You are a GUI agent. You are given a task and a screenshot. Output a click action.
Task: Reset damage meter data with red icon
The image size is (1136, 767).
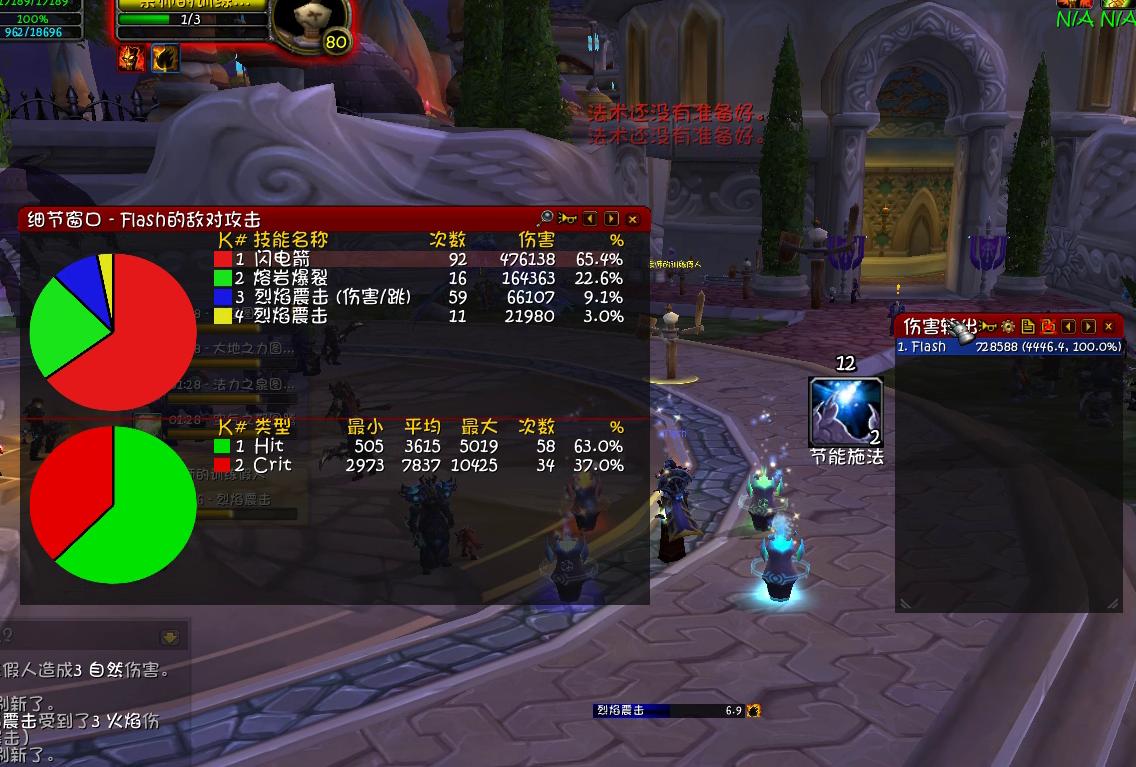click(1048, 327)
